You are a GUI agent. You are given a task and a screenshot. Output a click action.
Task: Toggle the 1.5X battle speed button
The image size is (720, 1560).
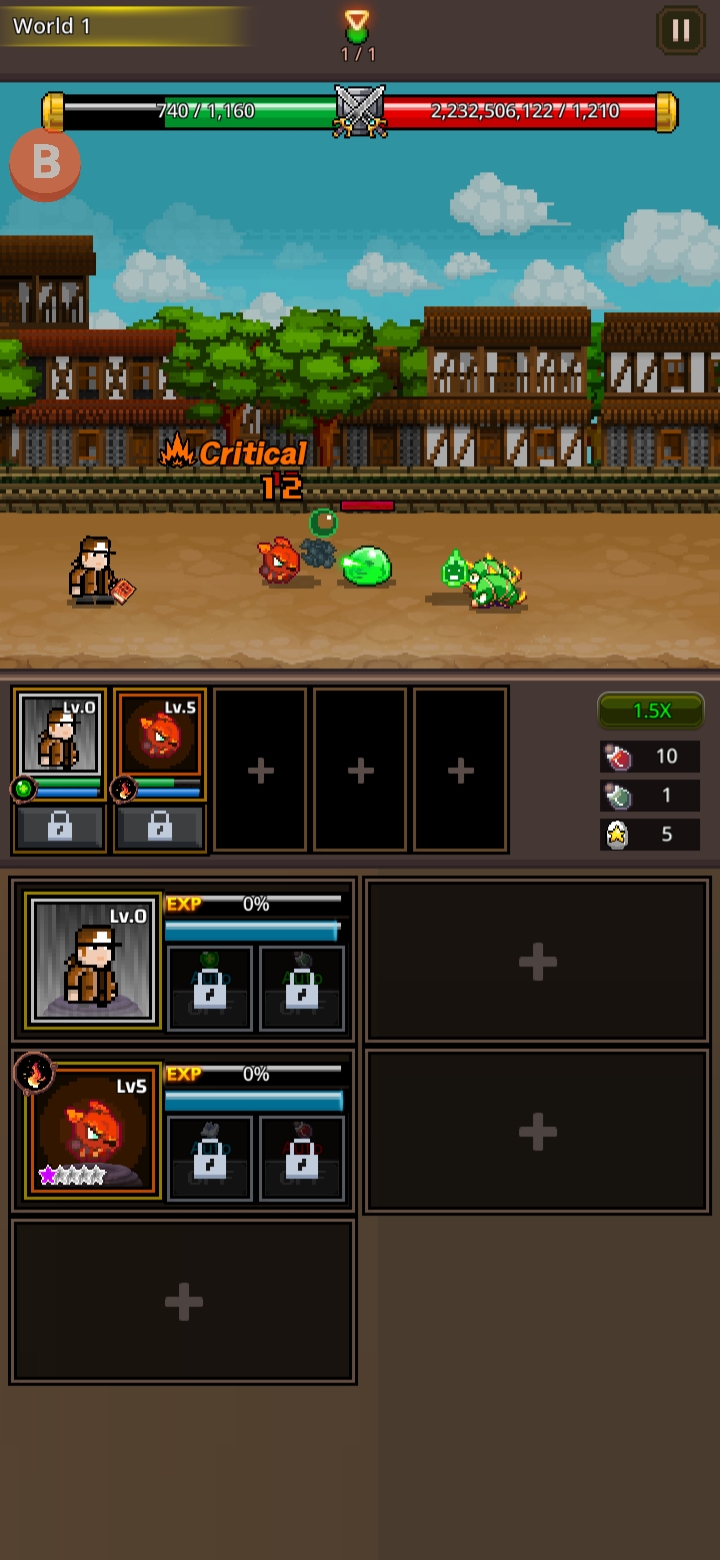[x=651, y=710]
